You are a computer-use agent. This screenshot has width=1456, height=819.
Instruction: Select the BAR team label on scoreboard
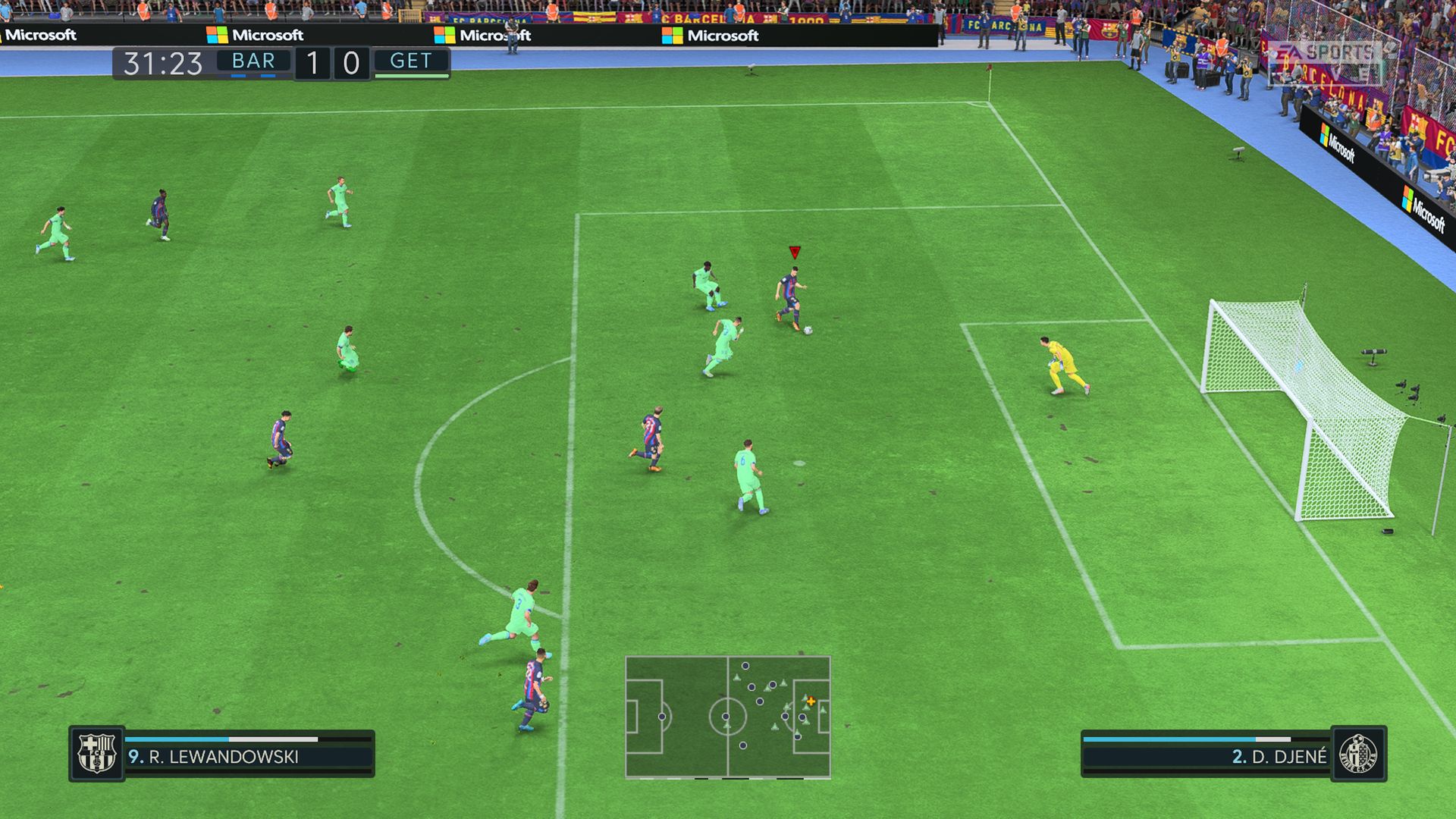pos(253,61)
